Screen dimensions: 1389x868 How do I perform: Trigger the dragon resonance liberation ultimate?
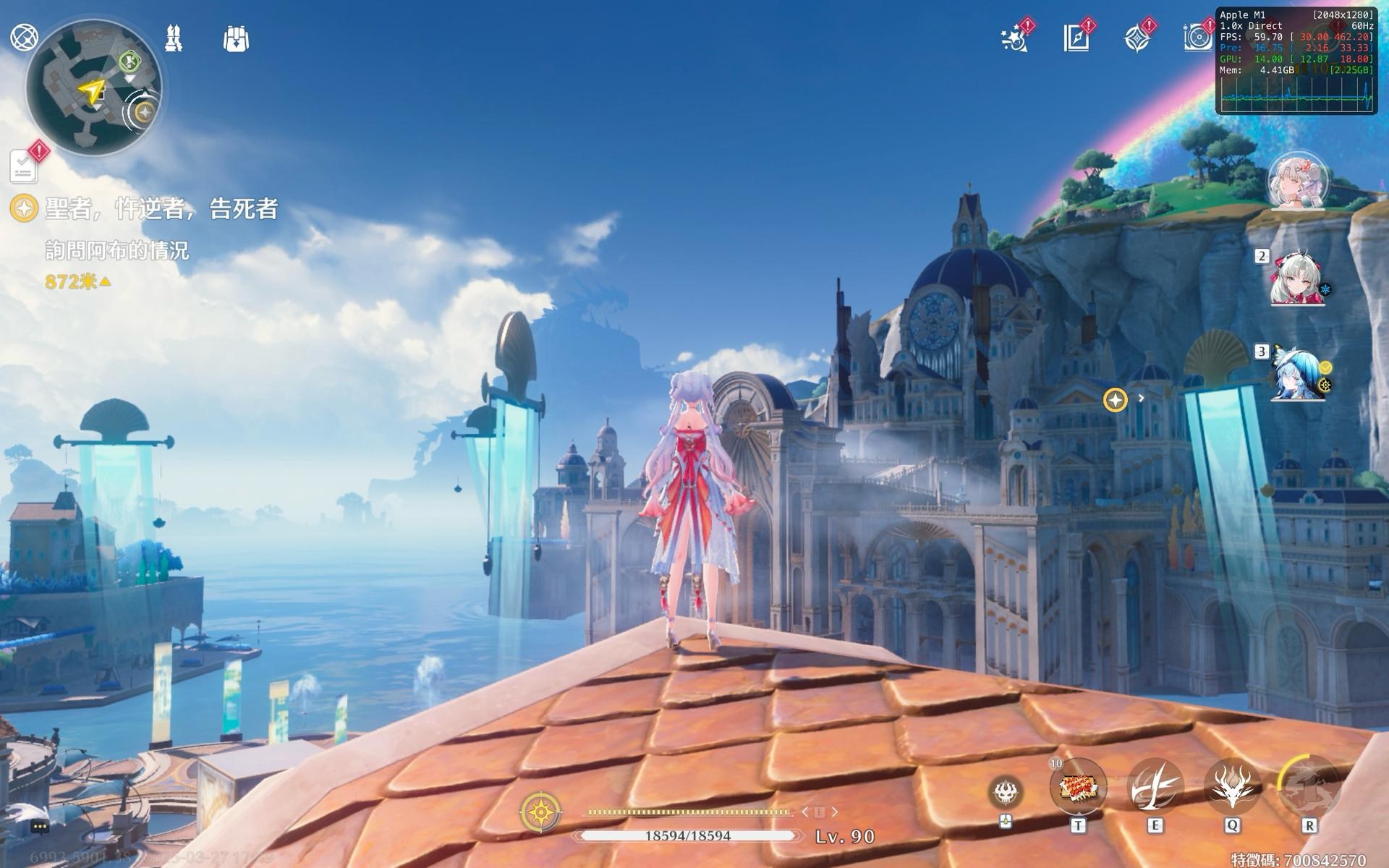[1309, 786]
